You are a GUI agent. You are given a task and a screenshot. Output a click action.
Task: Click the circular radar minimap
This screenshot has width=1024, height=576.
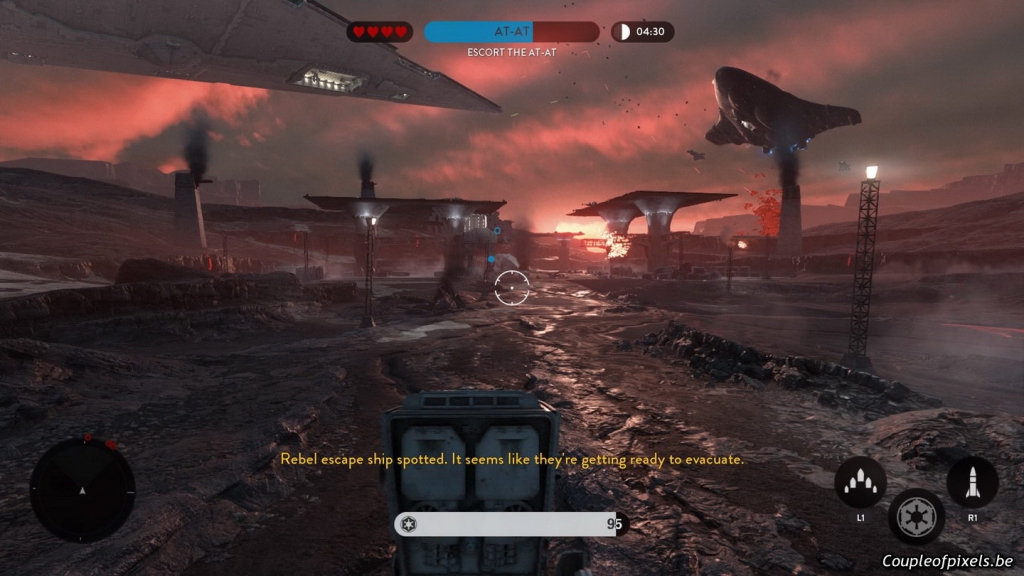[82, 490]
